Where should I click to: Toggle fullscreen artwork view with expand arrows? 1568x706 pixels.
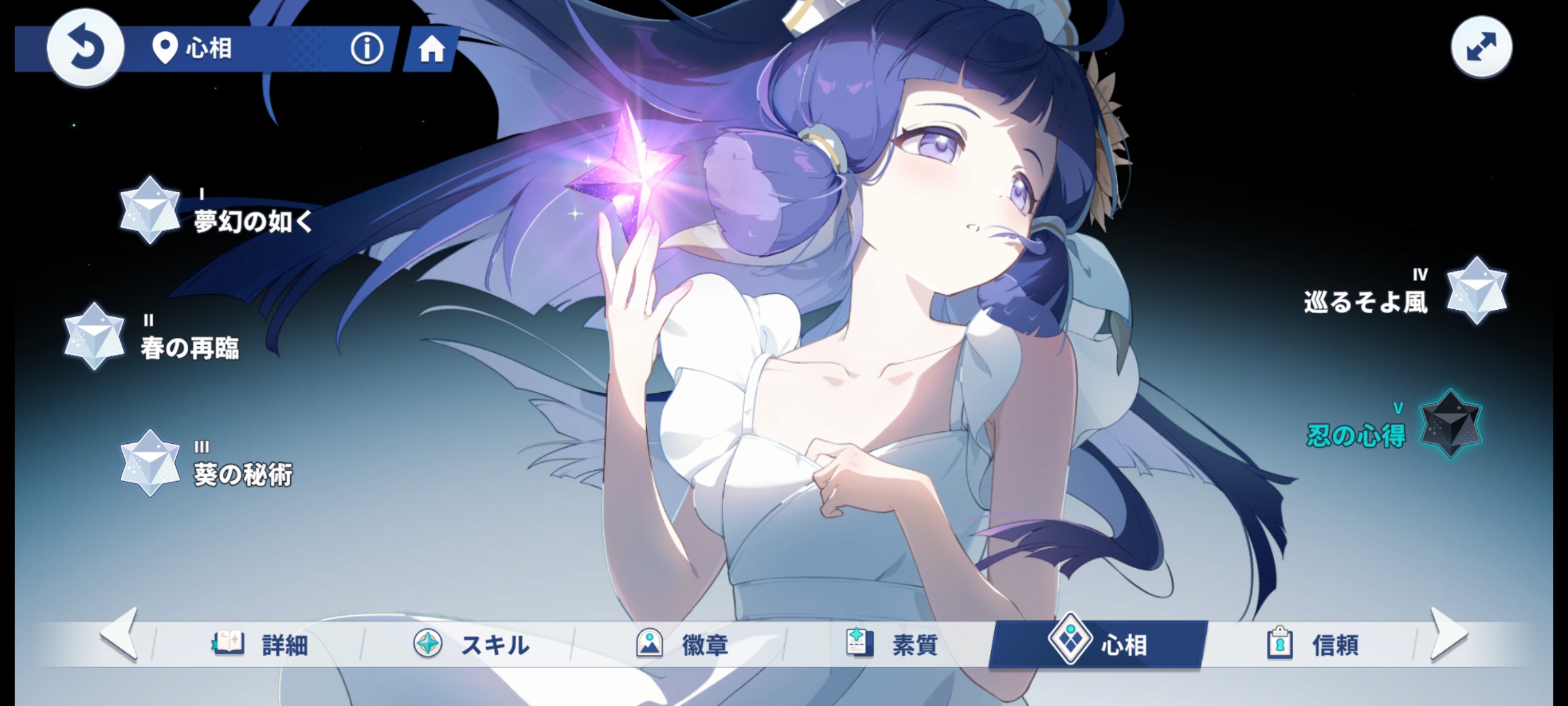point(1481,48)
